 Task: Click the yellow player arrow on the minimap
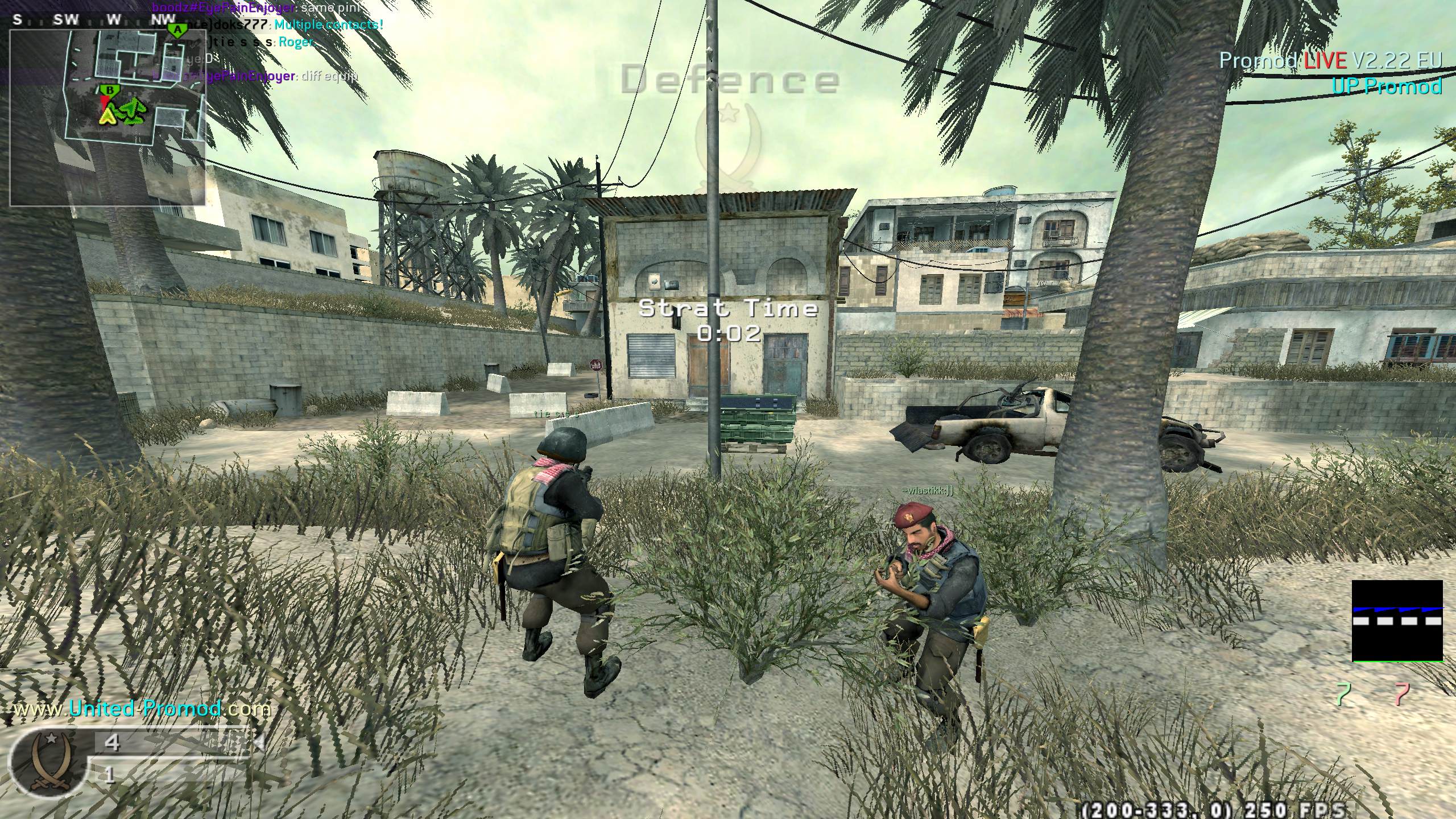click(x=106, y=115)
